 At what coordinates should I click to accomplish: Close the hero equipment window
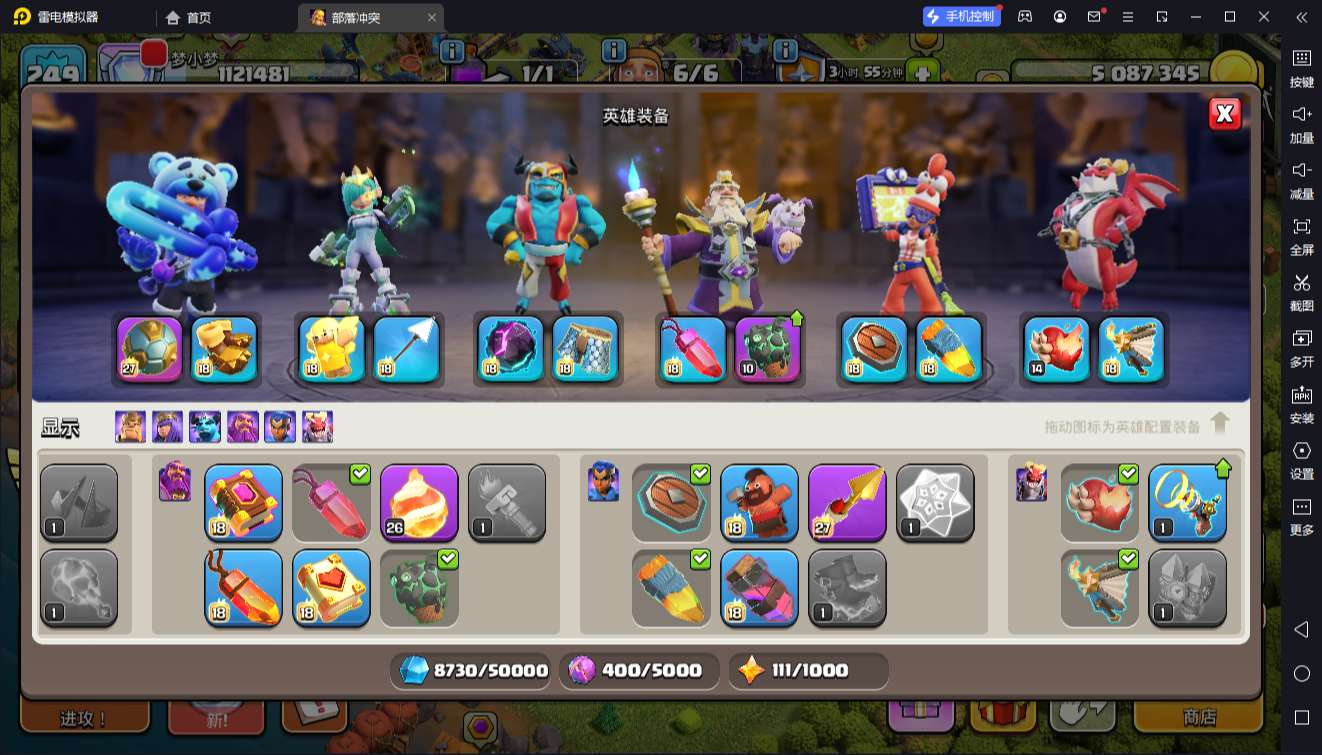[1225, 114]
